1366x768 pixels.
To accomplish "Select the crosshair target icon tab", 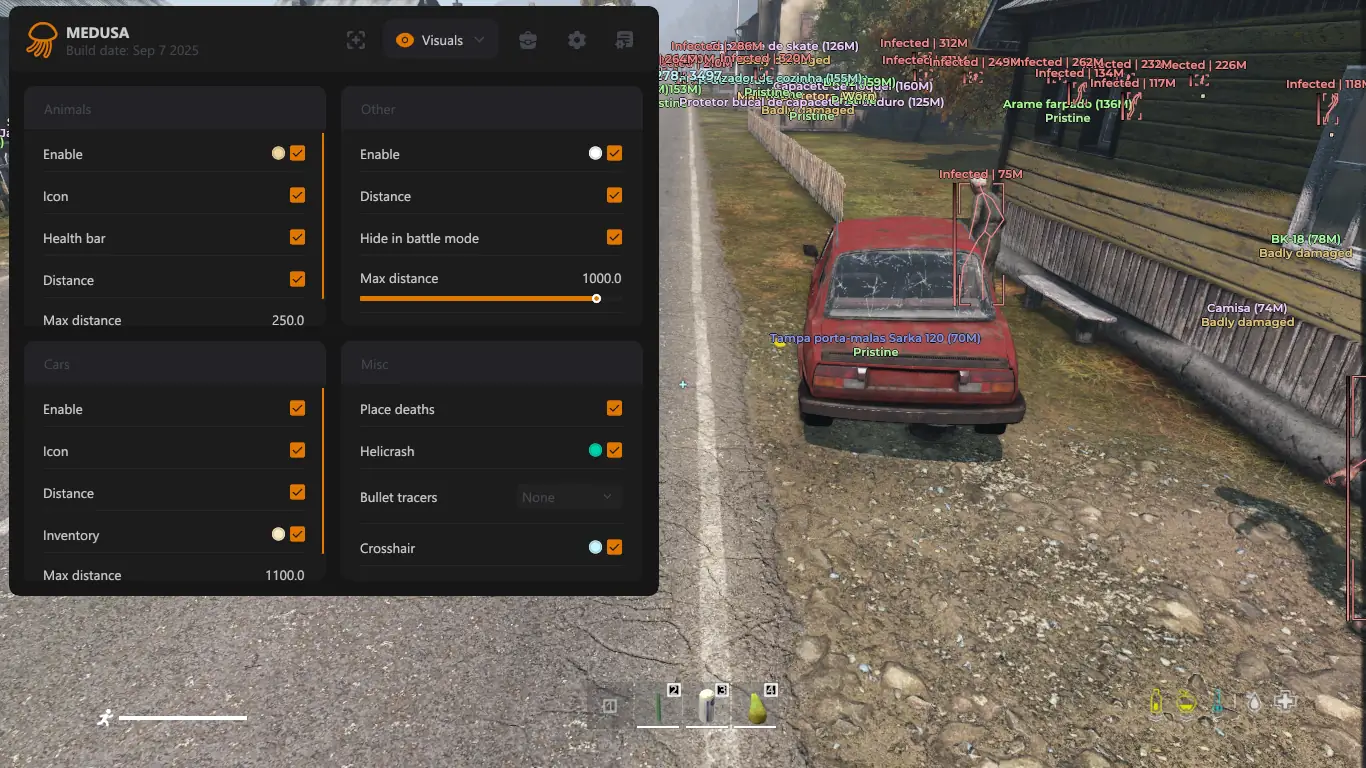I will 356,40.
